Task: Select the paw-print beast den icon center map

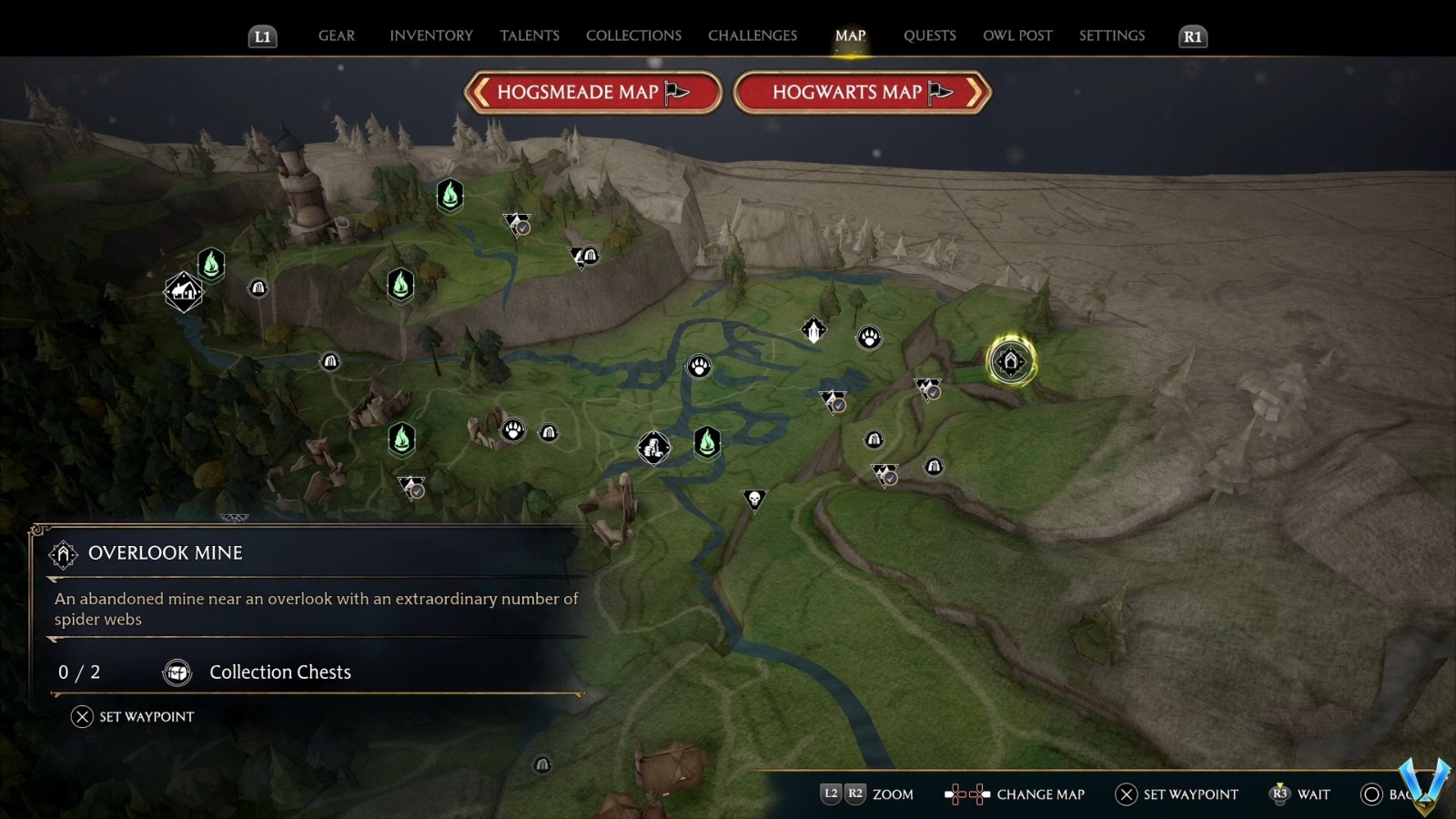Action: (x=698, y=366)
